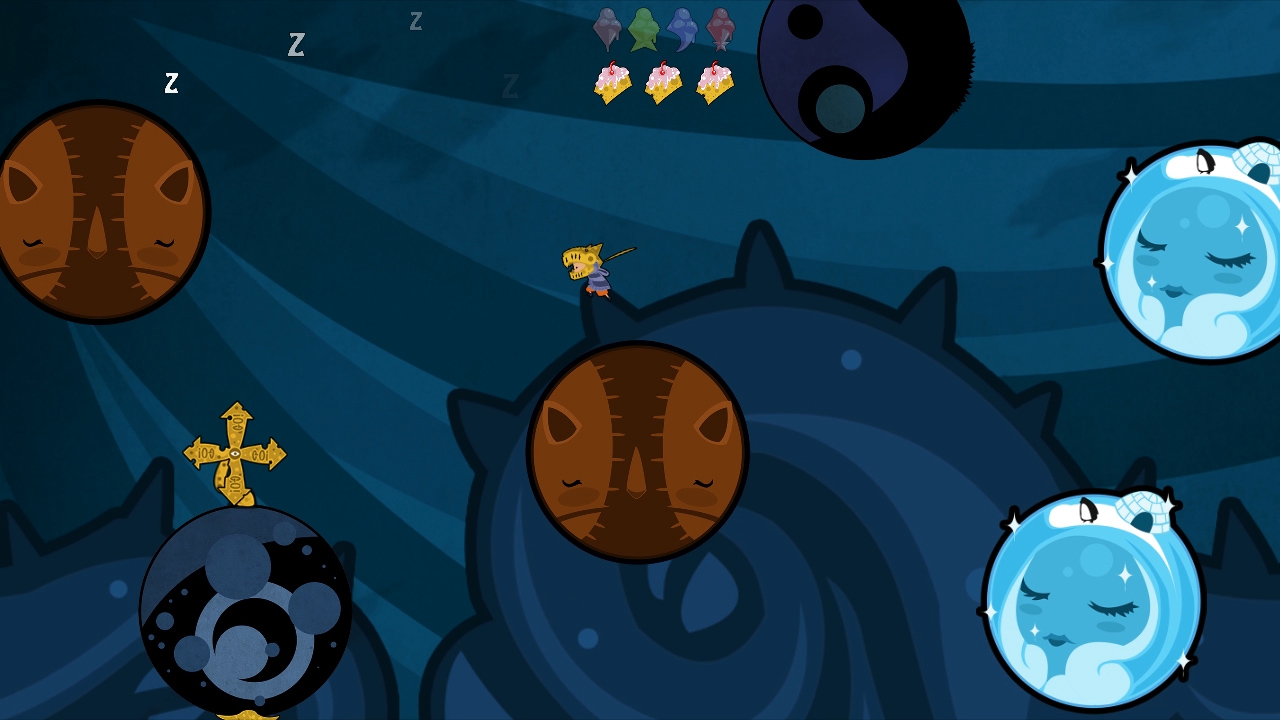The image size is (1280, 720).
Task: Select the green spirit icon in the HUD
Action: click(x=644, y=28)
